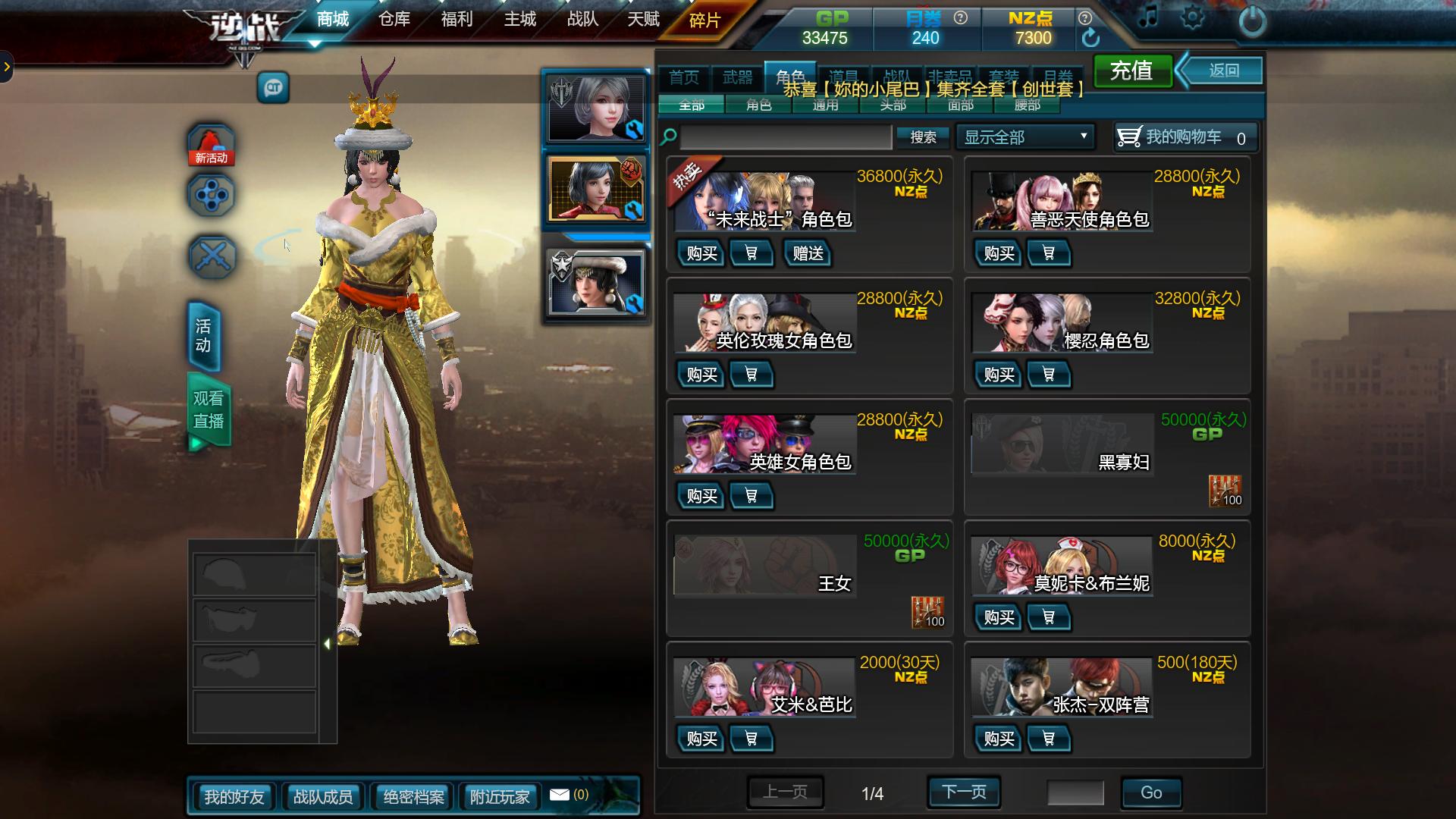Add 张杰-双阵营 to the cart

[x=1048, y=739]
